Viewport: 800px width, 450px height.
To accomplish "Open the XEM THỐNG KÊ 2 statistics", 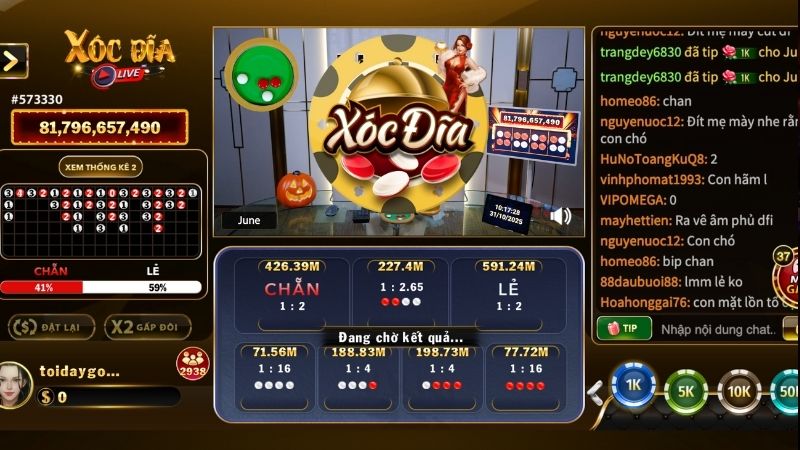I will [x=100, y=166].
